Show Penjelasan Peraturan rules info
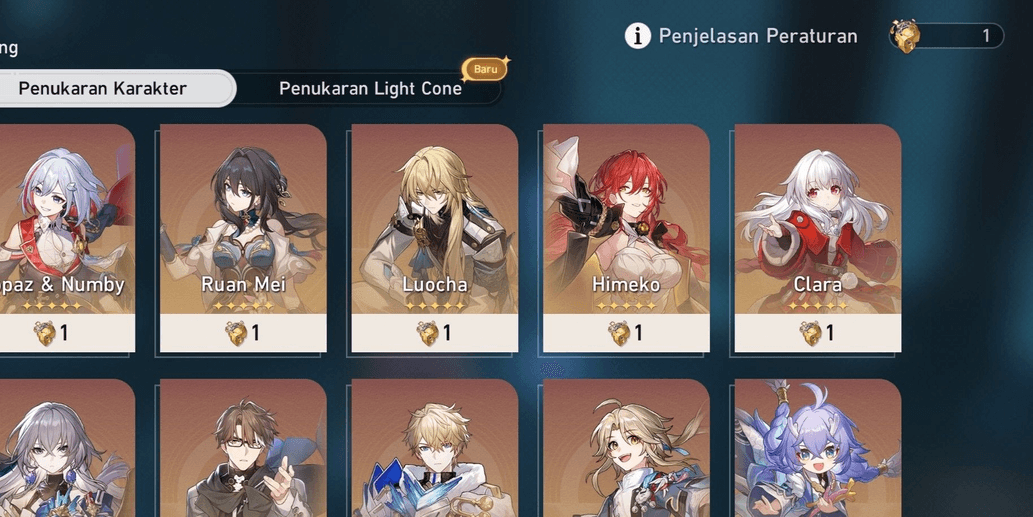The image size is (1033, 517). click(742, 37)
